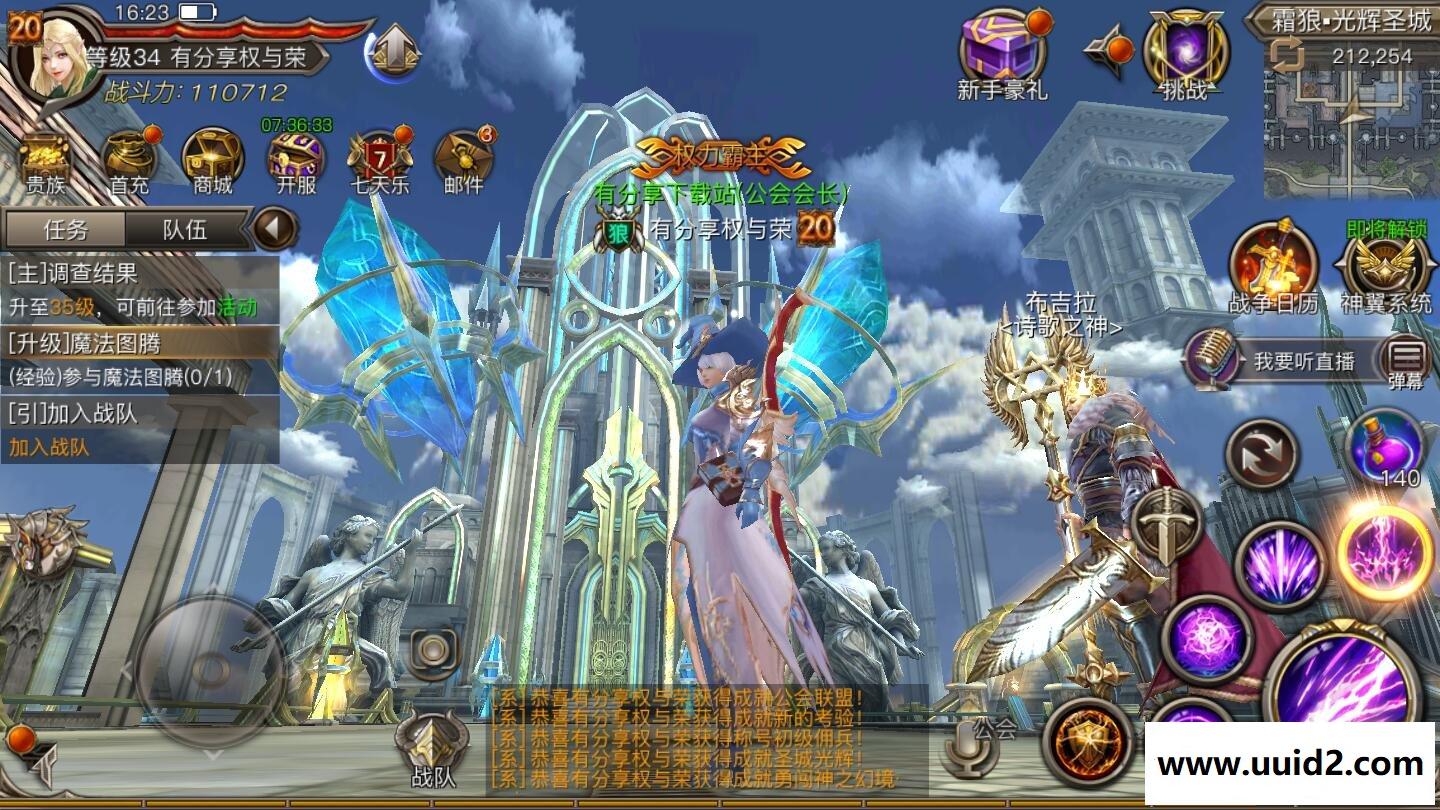
Task: Open the 首充 first recharge offer
Action: (130, 162)
